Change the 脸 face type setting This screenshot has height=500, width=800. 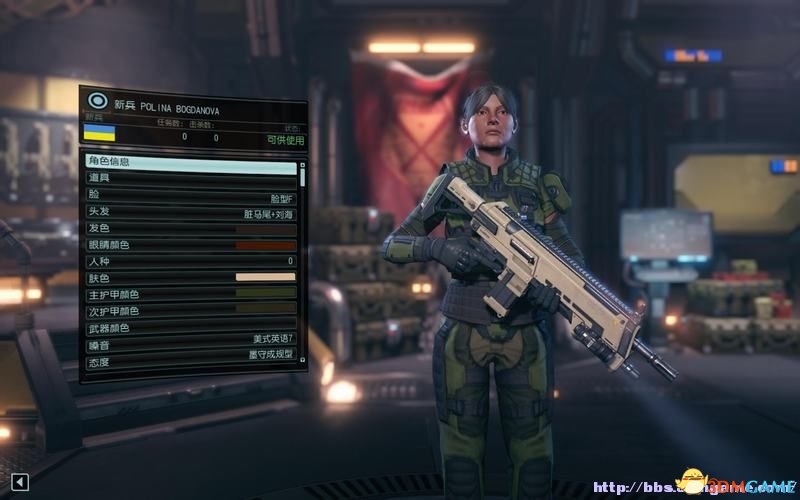[190, 195]
